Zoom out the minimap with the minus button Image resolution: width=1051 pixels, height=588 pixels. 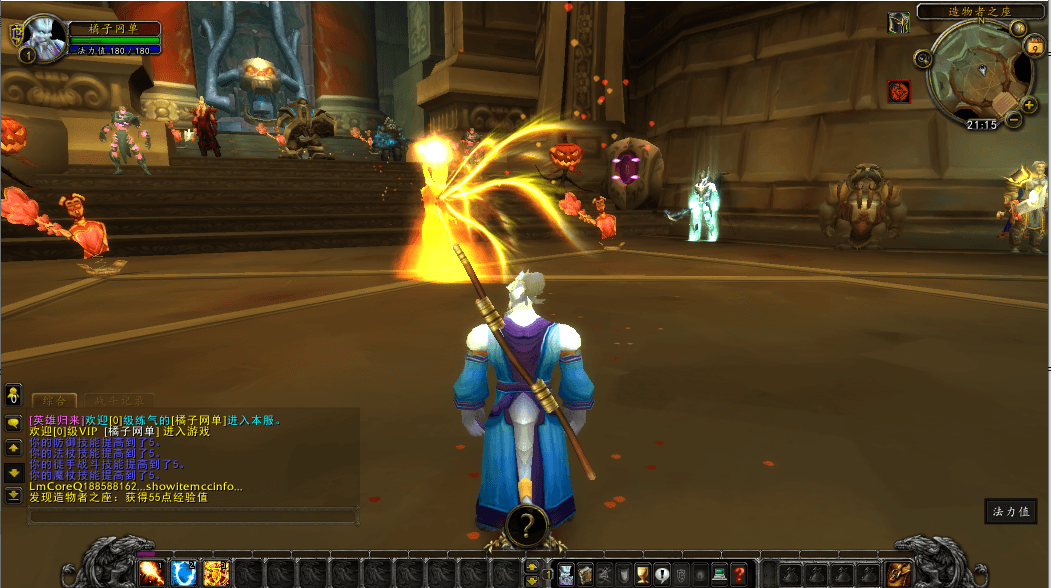point(1014,120)
